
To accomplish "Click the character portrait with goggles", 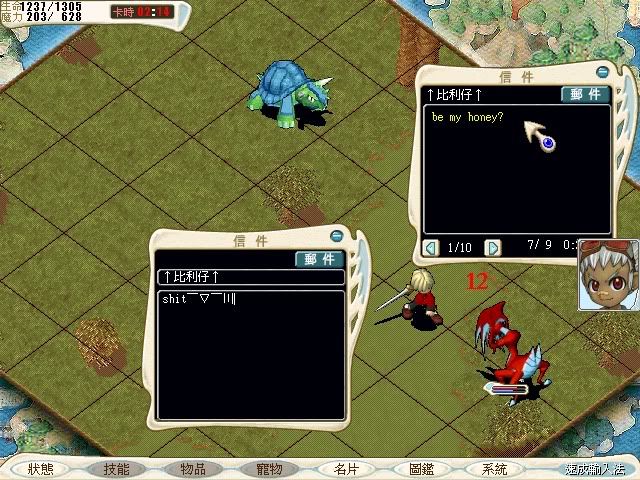I will [x=608, y=275].
